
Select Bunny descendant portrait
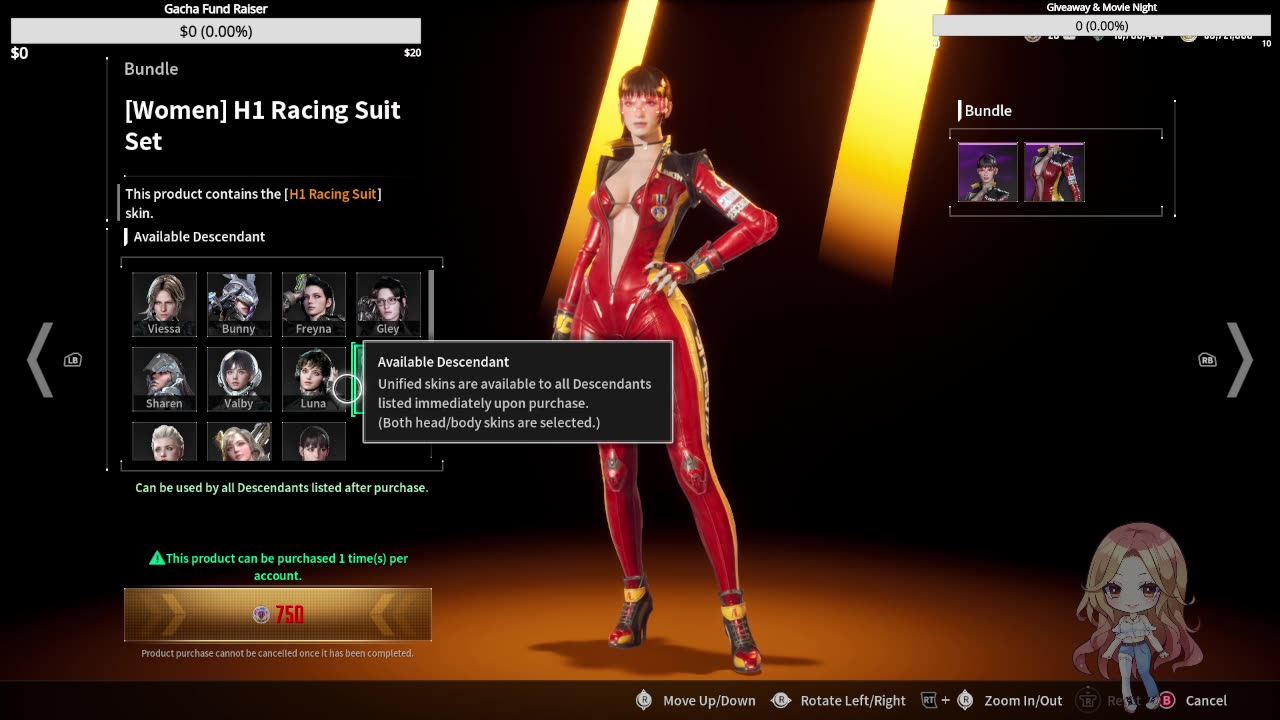click(x=239, y=304)
